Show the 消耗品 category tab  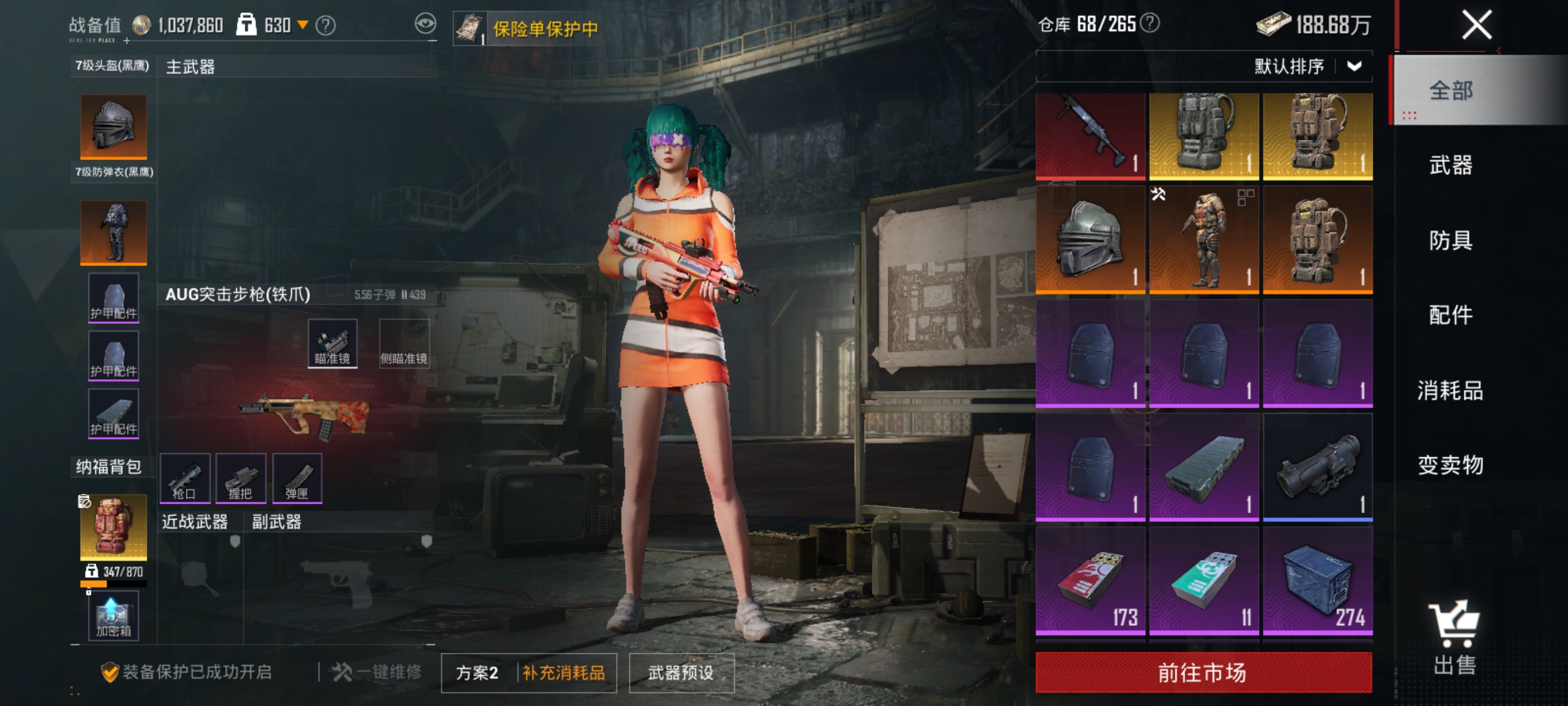point(1450,391)
